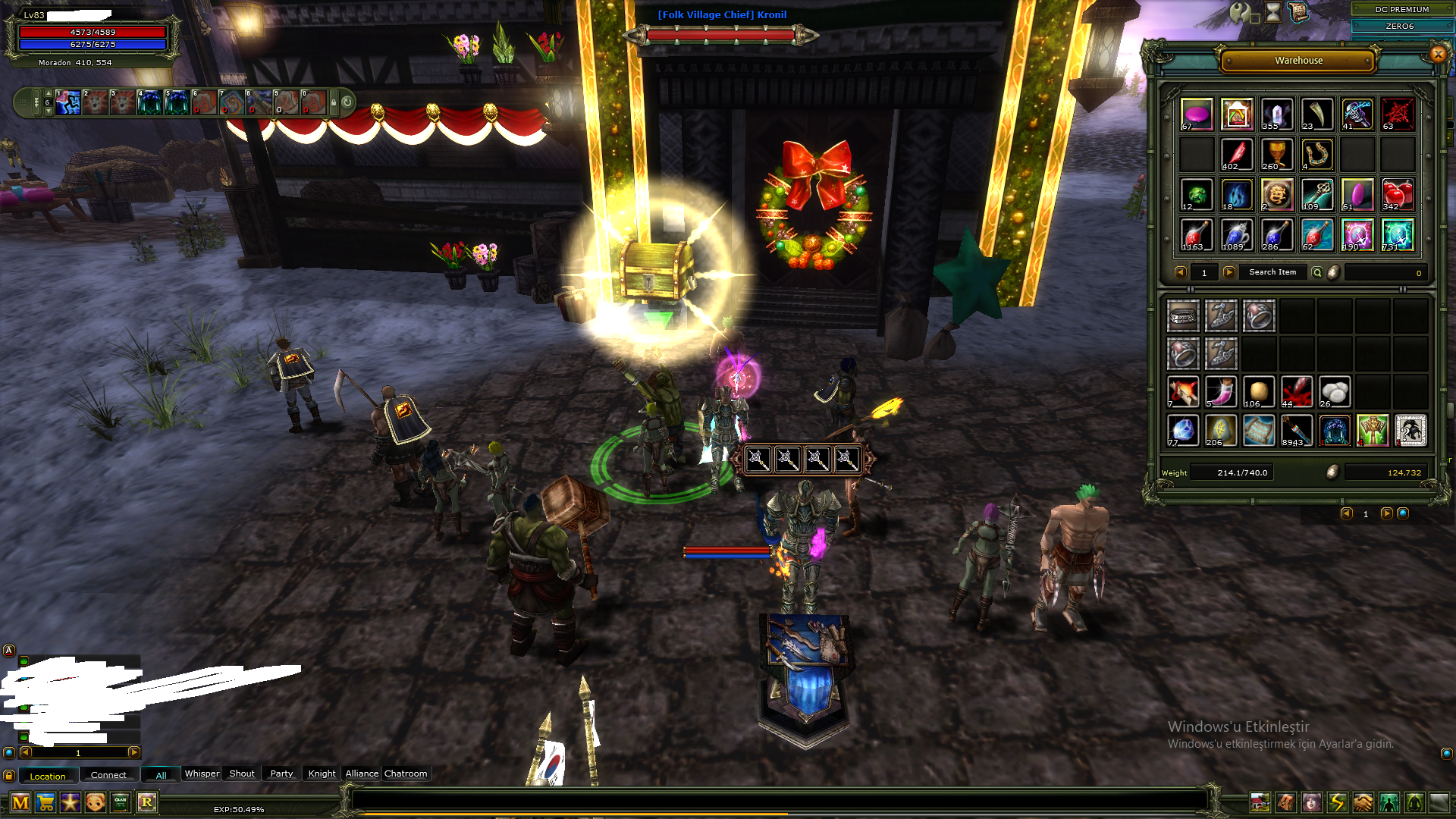Select the skull staff item stack of 41
The image size is (1456, 819).
pyautogui.click(x=1357, y=115)
